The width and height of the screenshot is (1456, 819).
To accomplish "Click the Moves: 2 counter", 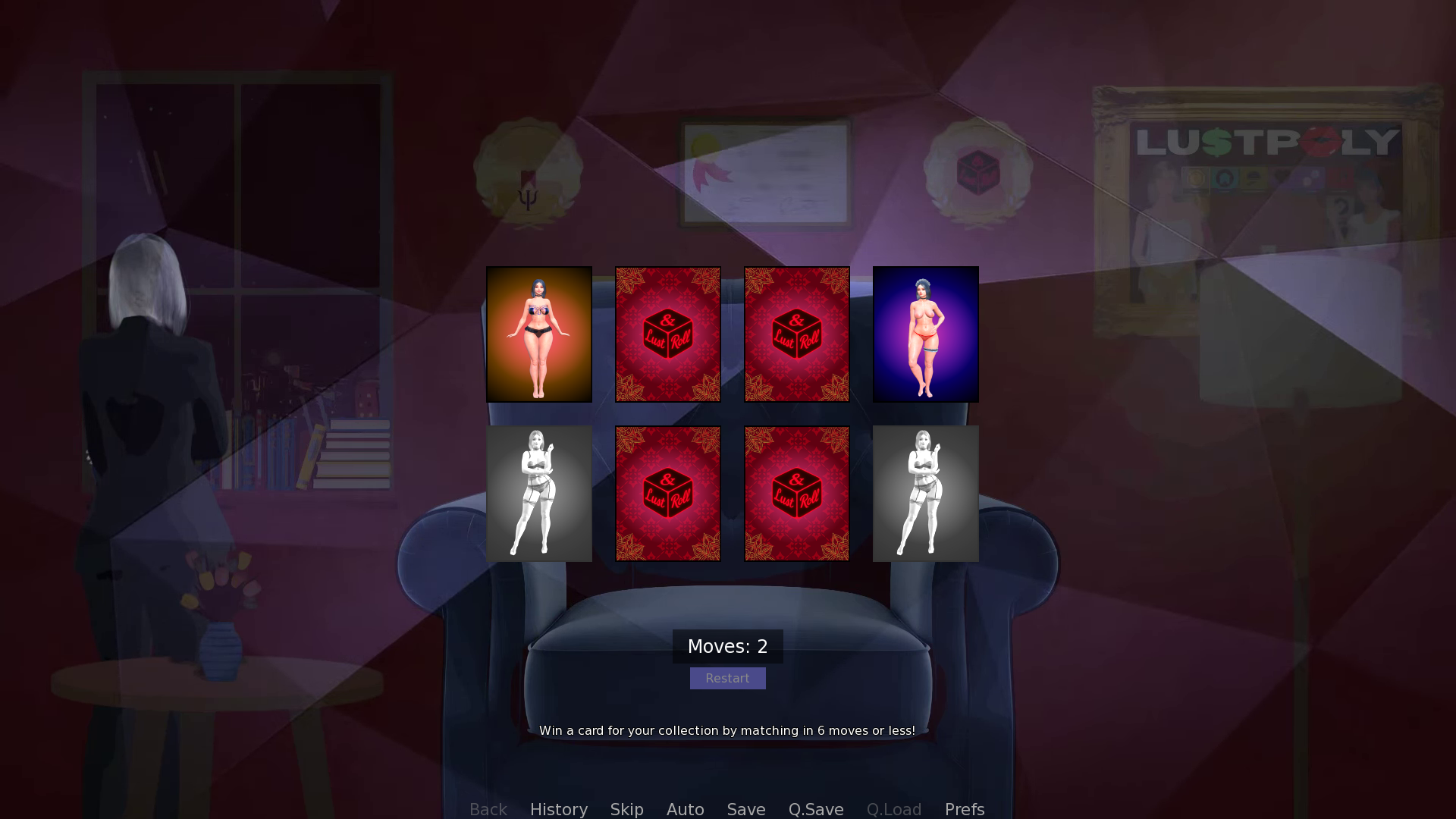I will pyautogui.click(x=727, y=646).
